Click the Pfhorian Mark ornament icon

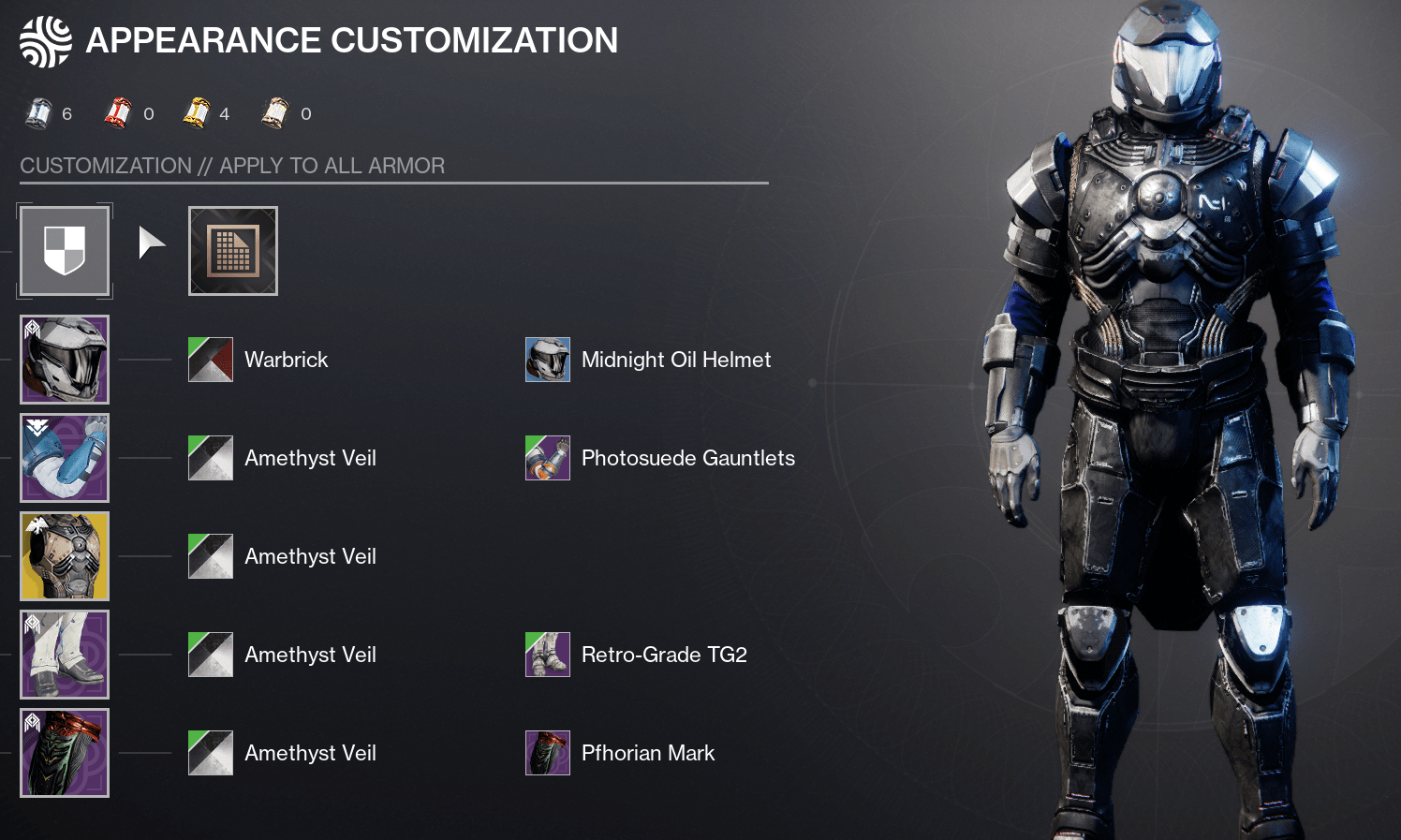click(x=548, y=753)
